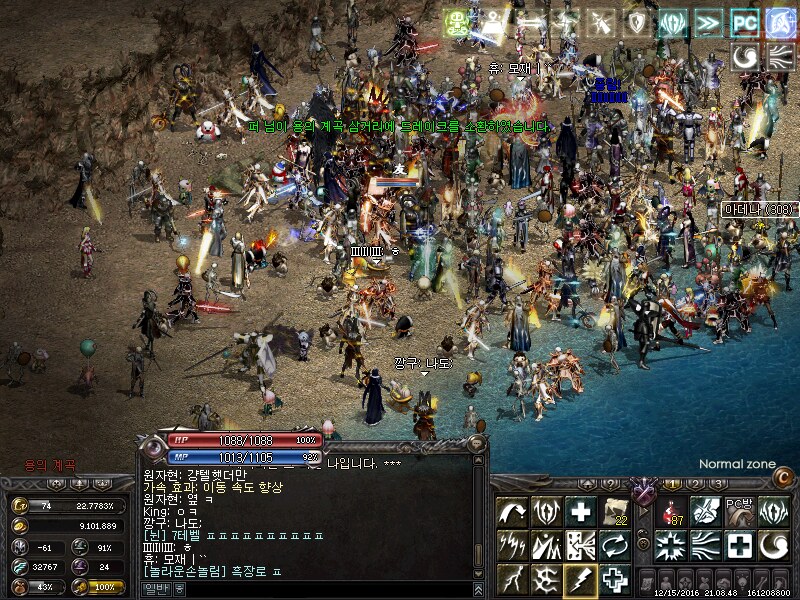Click the chat window scrollbar
Screen dimensions: 800x600
click(478, 520)
